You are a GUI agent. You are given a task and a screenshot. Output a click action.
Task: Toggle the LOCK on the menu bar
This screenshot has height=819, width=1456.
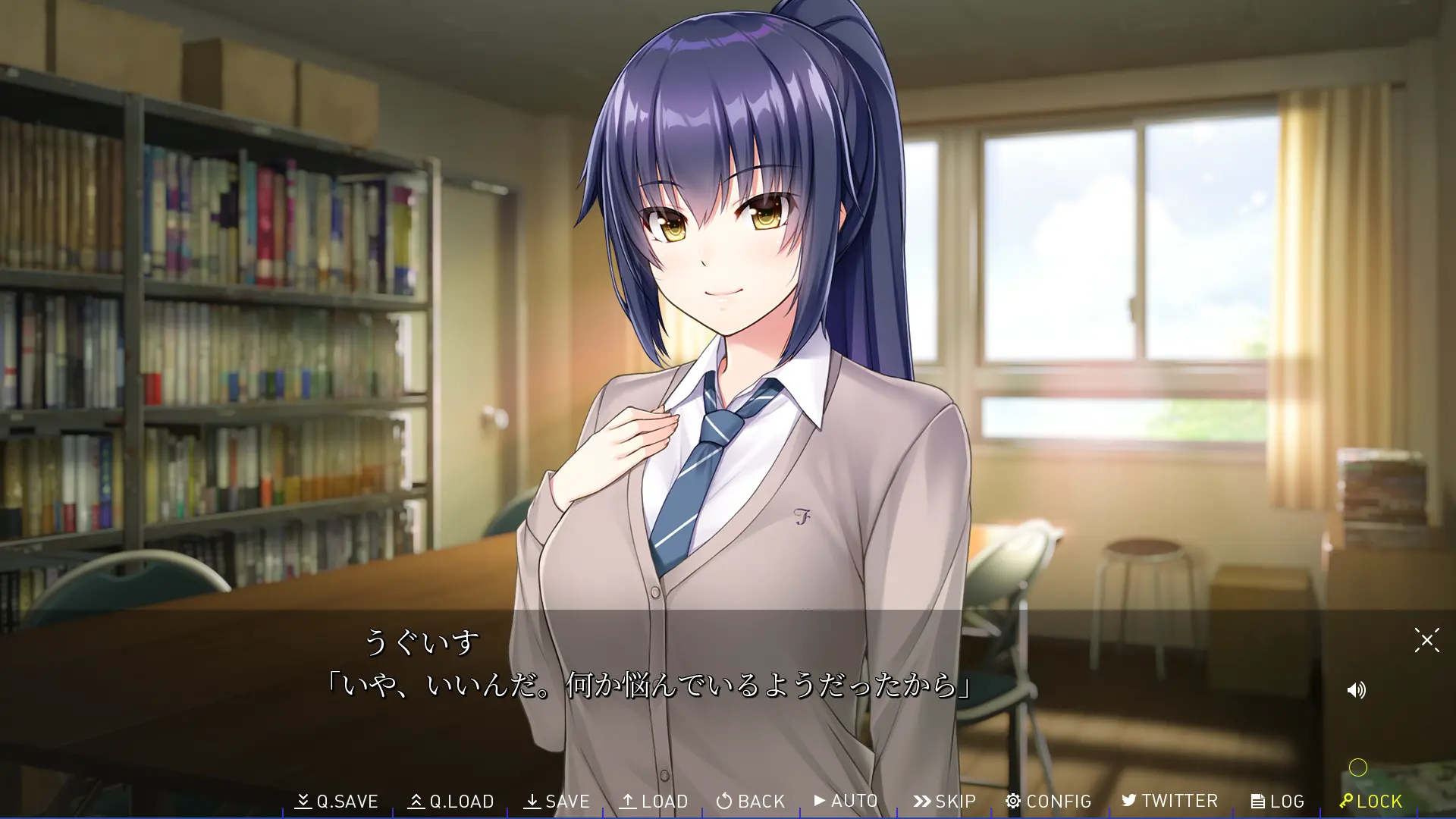(x=1370, y=801)
